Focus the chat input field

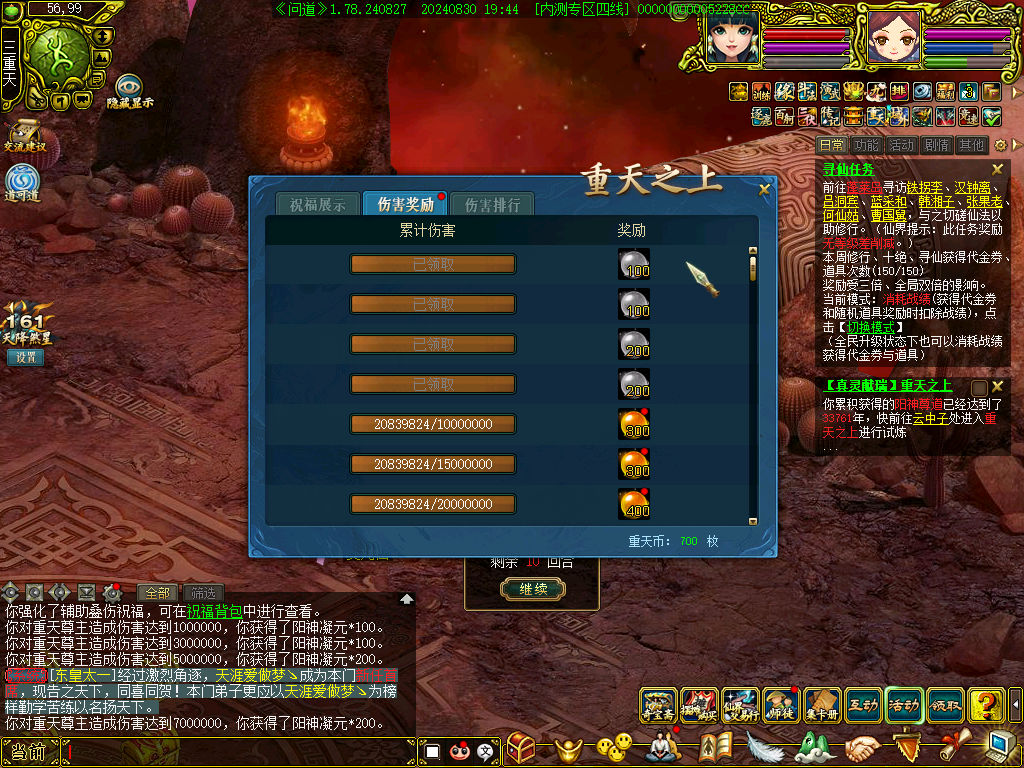[240, 750]
